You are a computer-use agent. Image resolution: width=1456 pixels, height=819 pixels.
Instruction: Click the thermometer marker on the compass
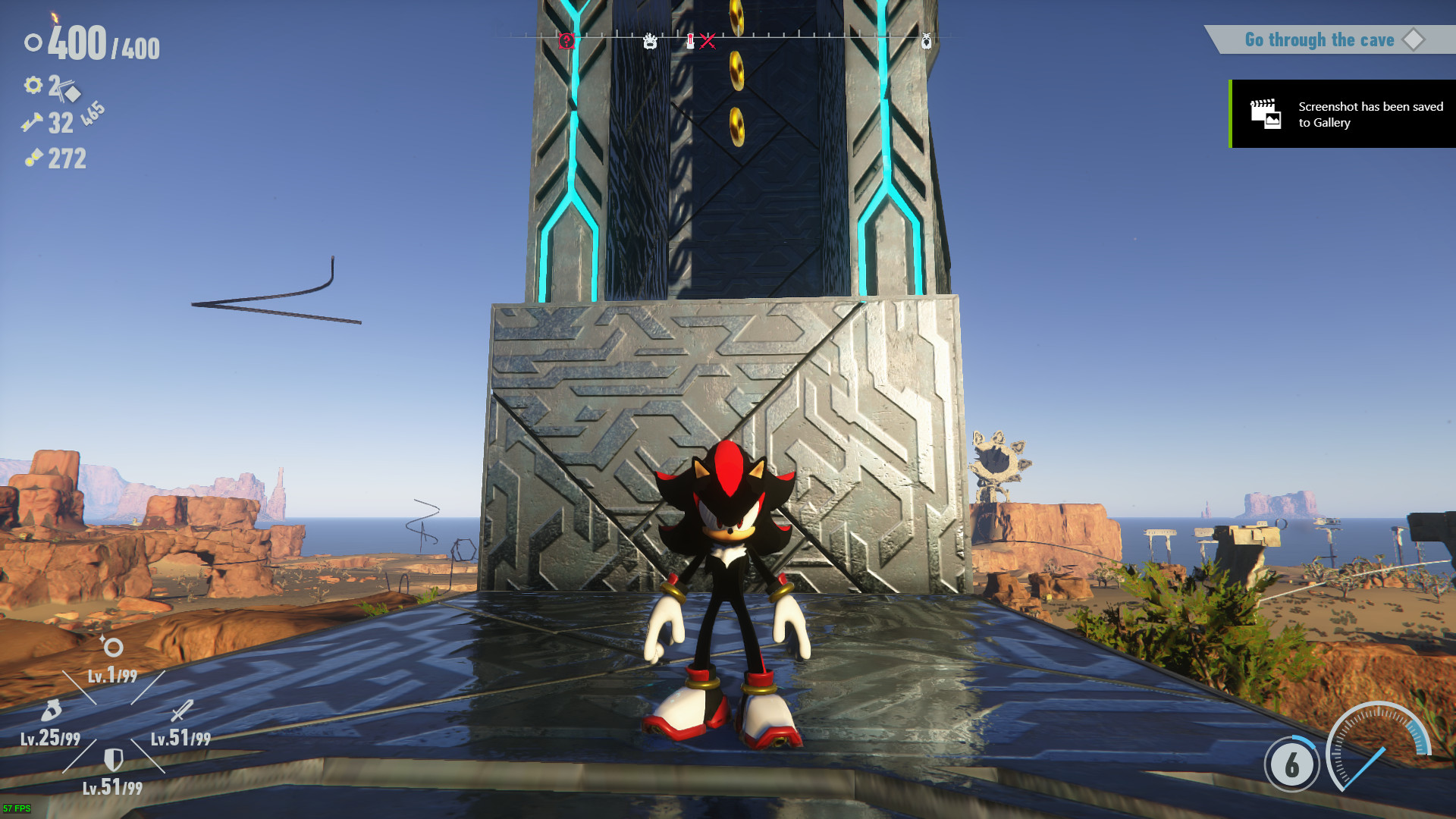[x=690, y=42]
